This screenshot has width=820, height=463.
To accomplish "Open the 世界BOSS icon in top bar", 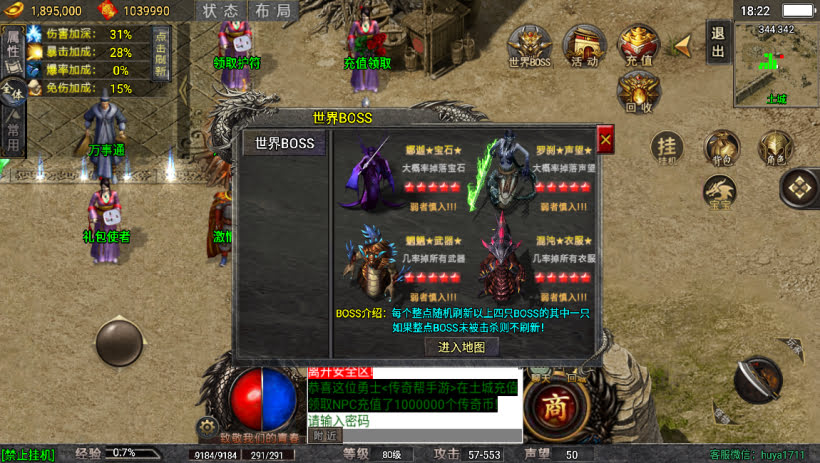I will pos(529,46).
